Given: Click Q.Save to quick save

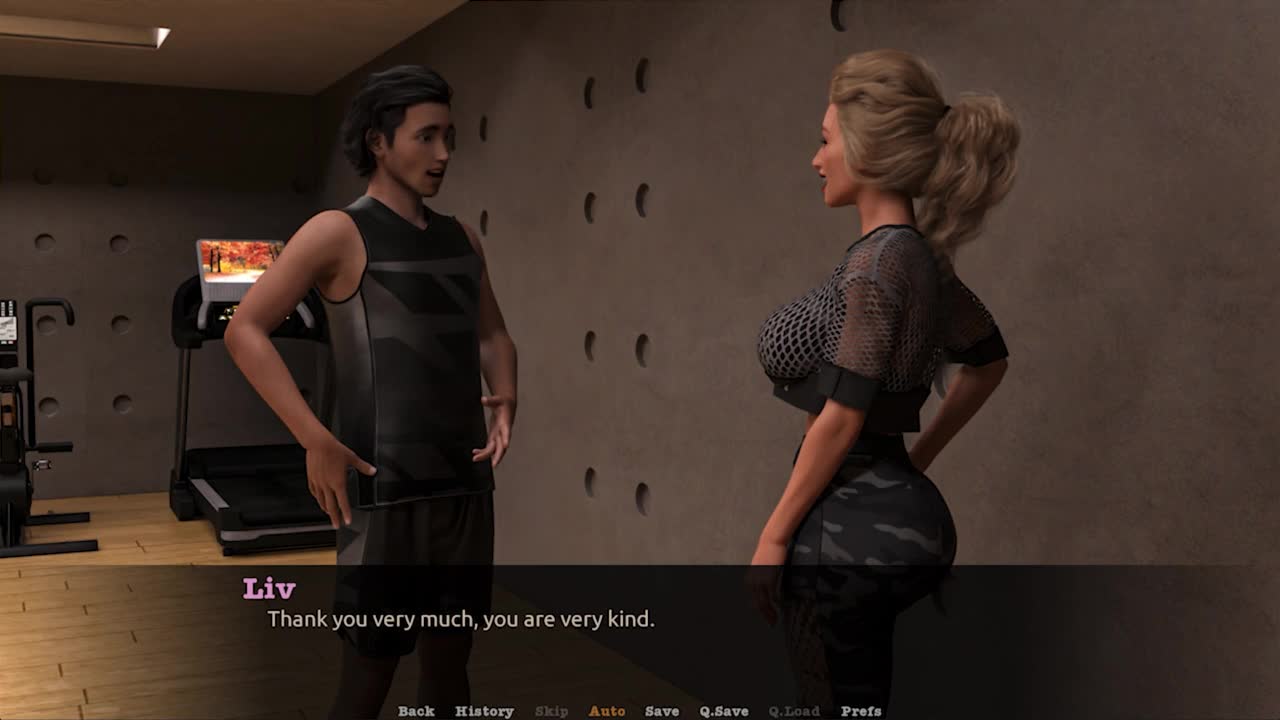Looking at the screenshot, I should coord(724,711).
